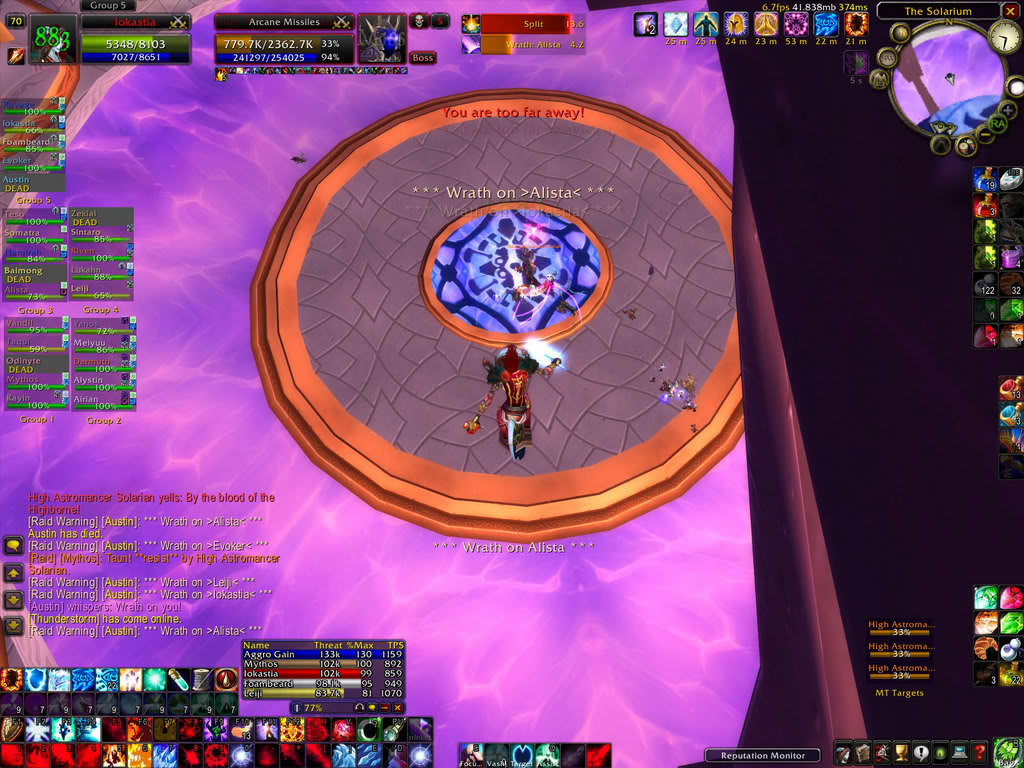
Task: Click the Wrath: Alista timer bar
Action: click(531, 44)
